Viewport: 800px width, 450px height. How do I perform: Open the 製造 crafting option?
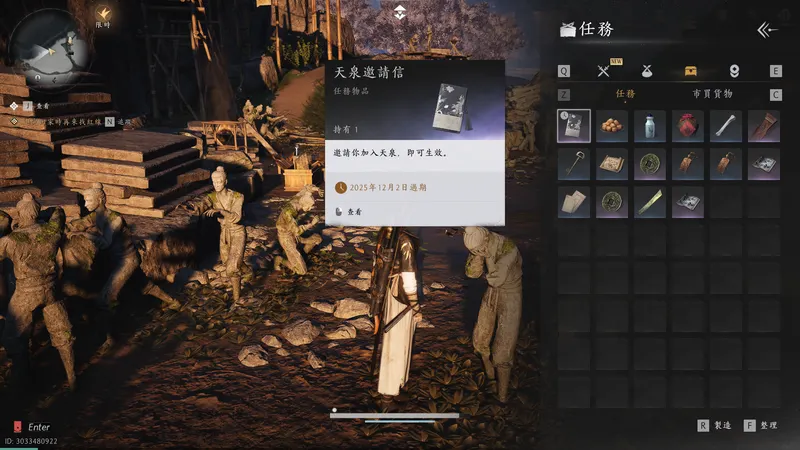click(720, 425)
